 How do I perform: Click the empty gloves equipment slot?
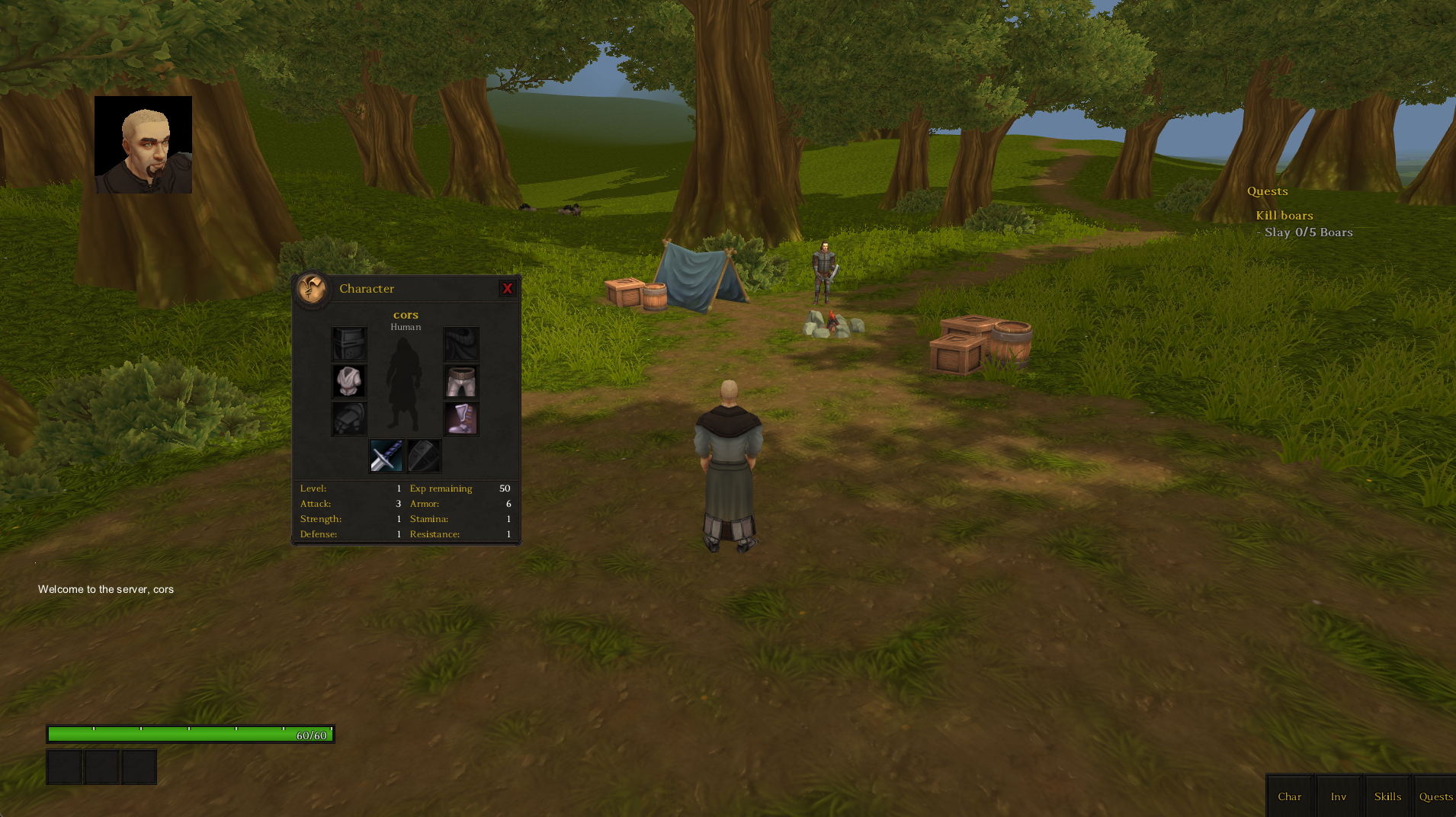[x=349, y=418]
